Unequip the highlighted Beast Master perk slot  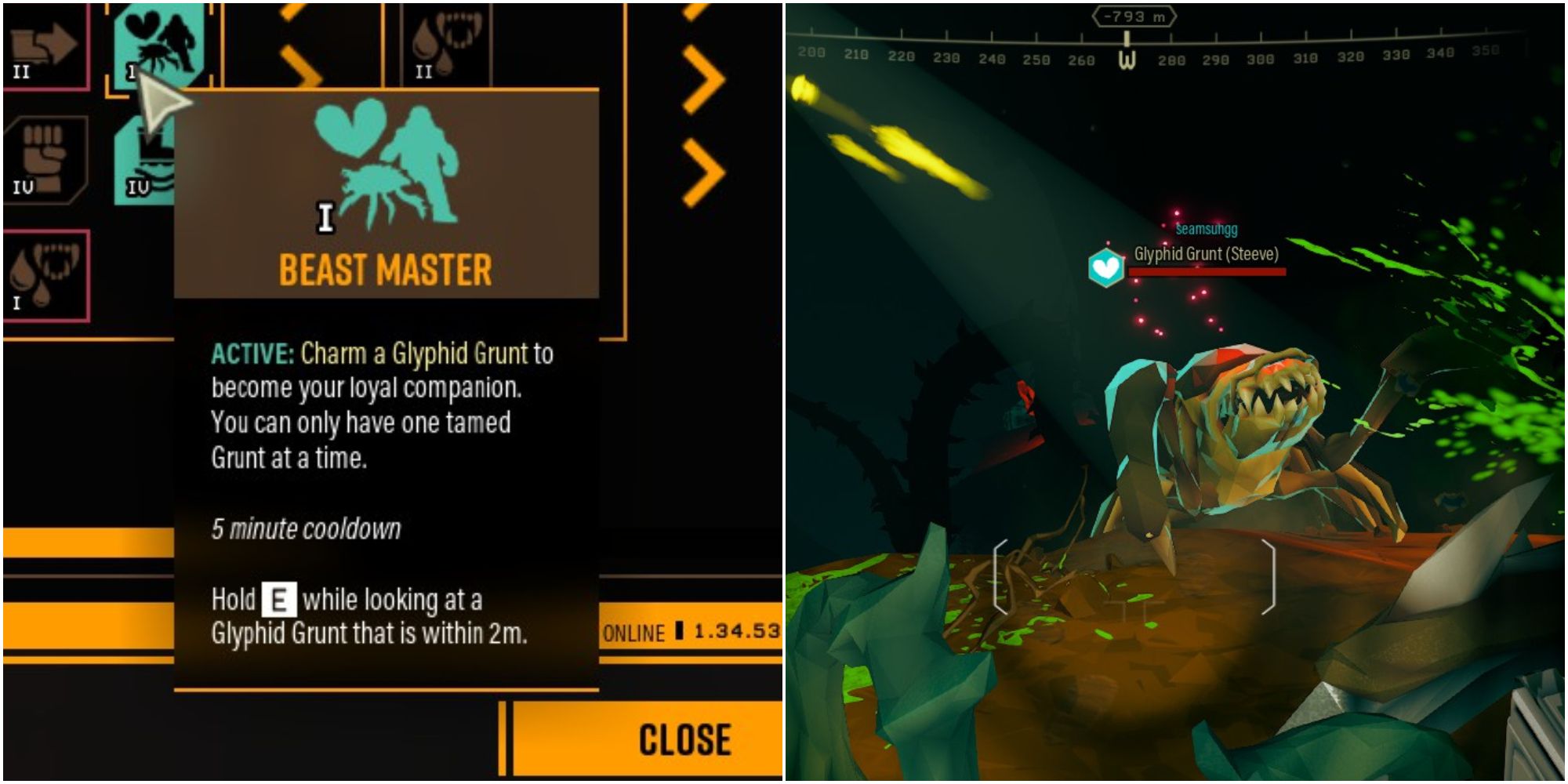click(157, 43)
